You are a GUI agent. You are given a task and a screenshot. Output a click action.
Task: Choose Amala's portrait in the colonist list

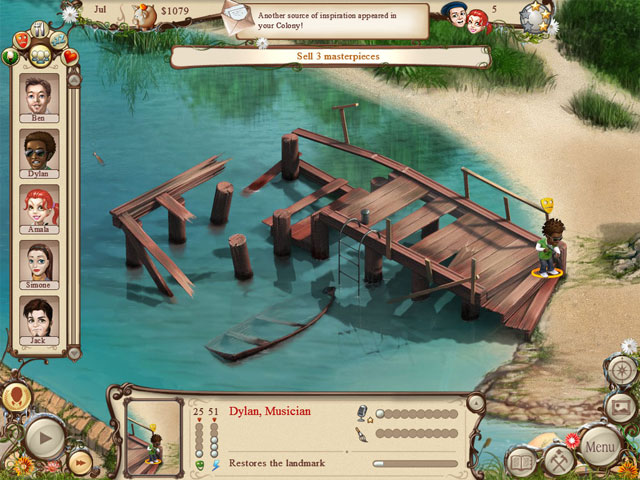[41, 208]
